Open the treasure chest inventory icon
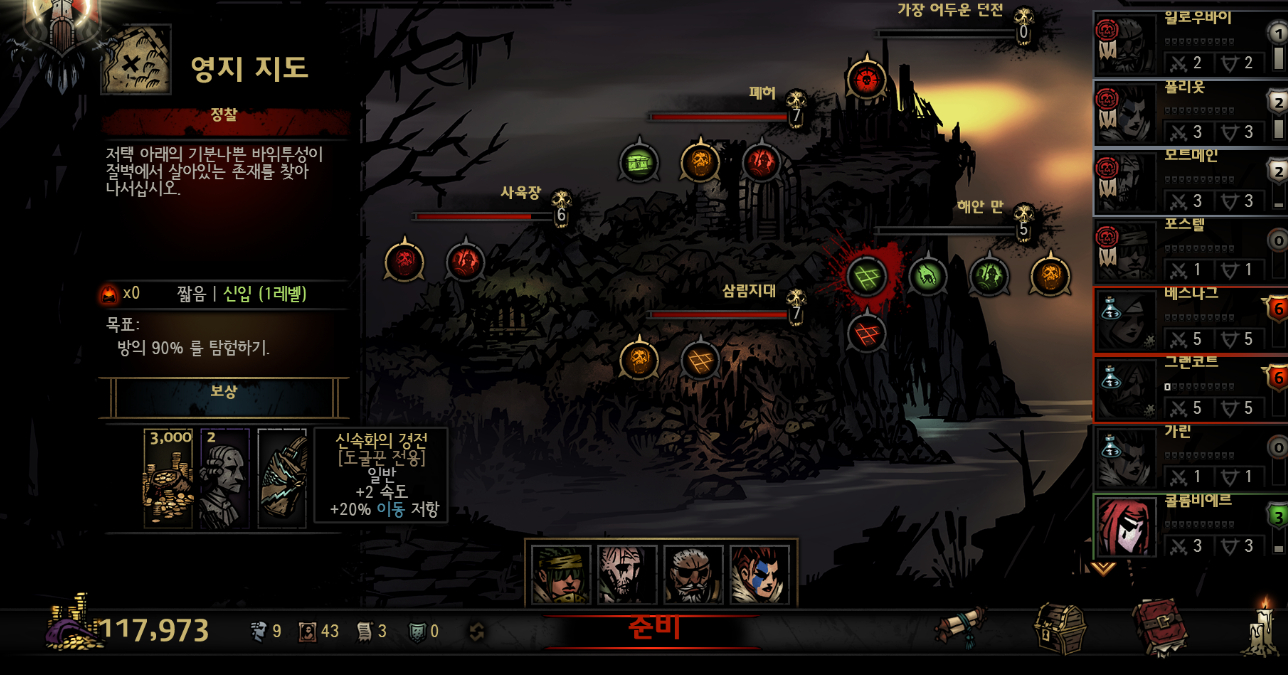 pos(1059,627)
